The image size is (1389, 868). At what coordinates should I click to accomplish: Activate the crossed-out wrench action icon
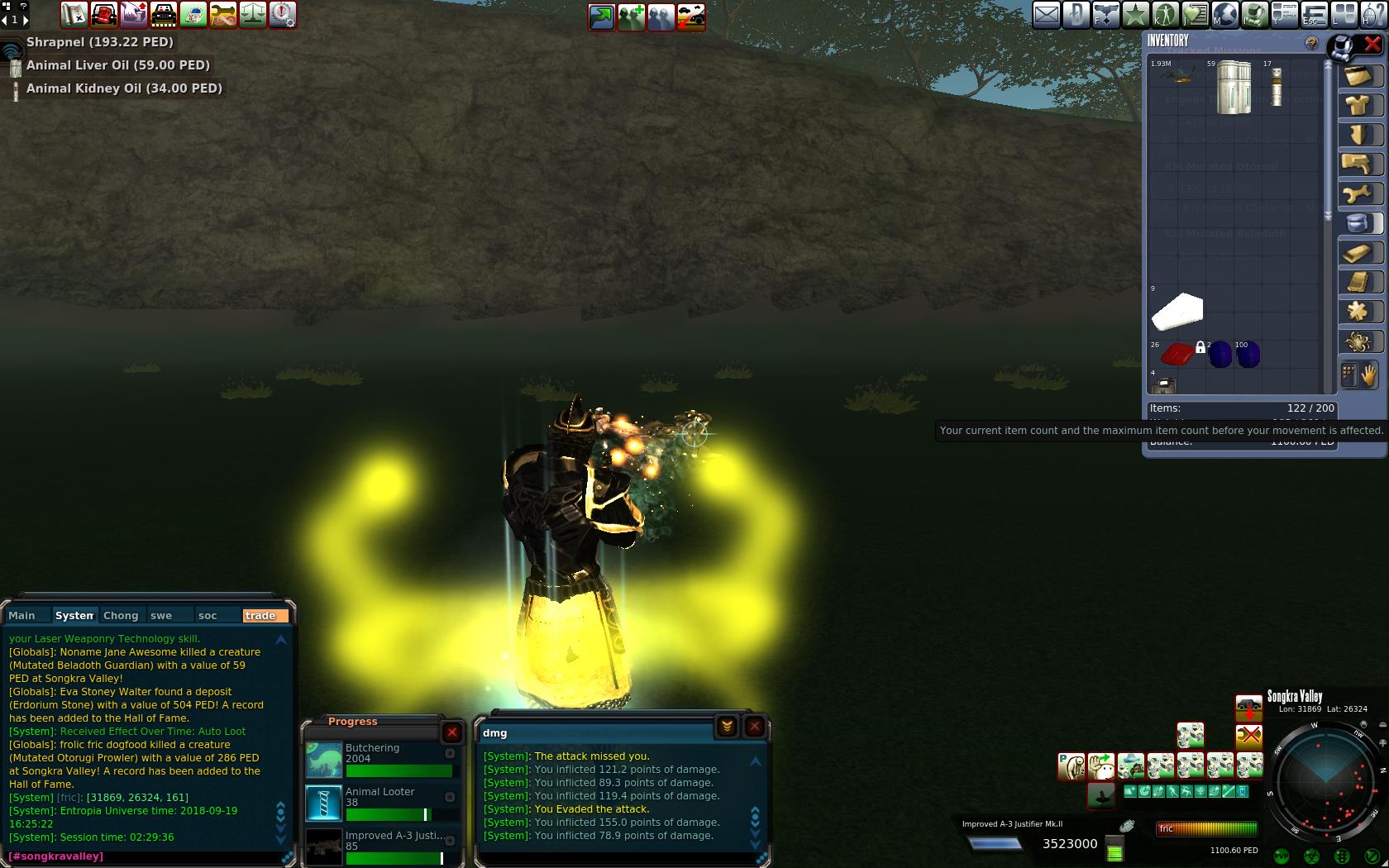pos(1248,735)
